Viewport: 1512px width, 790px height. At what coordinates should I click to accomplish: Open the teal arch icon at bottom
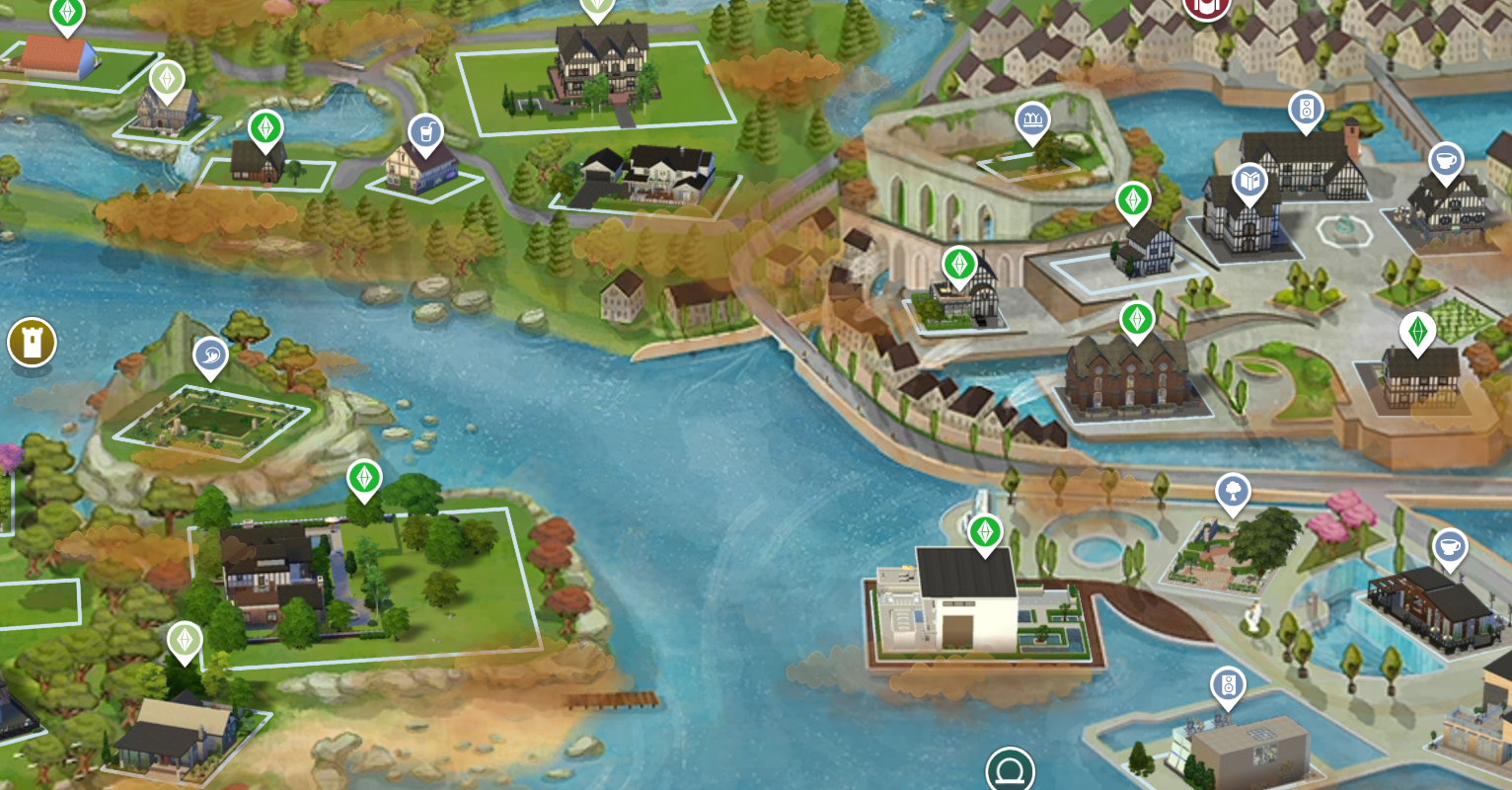(x=1010, y=770)
